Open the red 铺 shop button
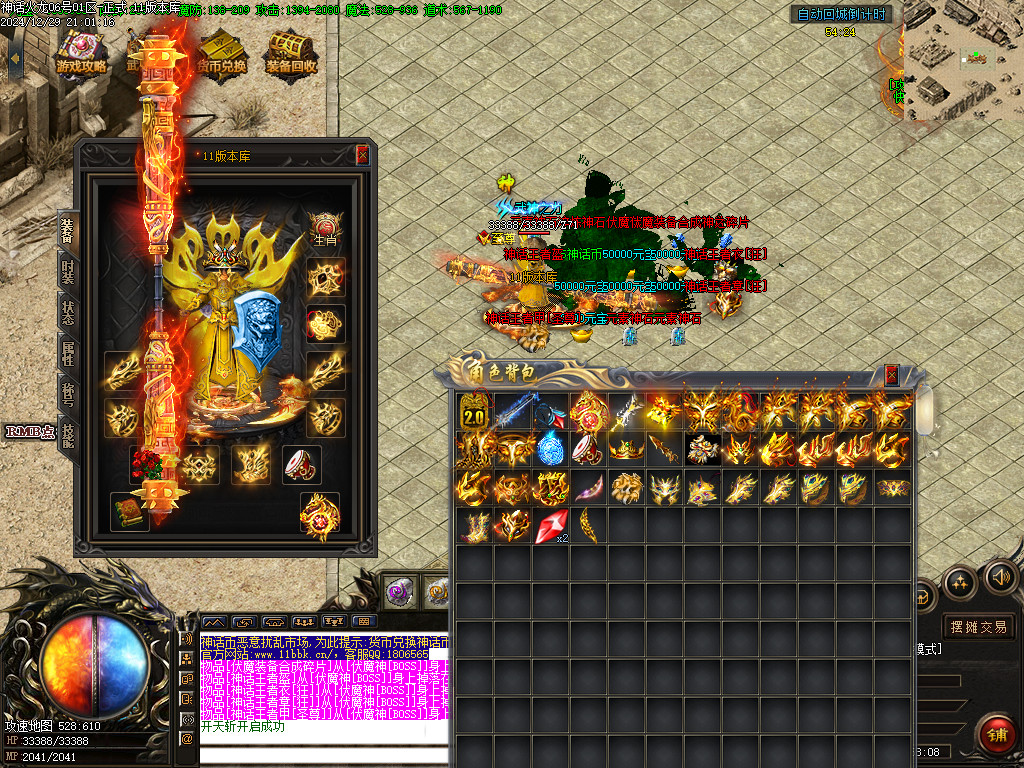 [x=997, y=734]
